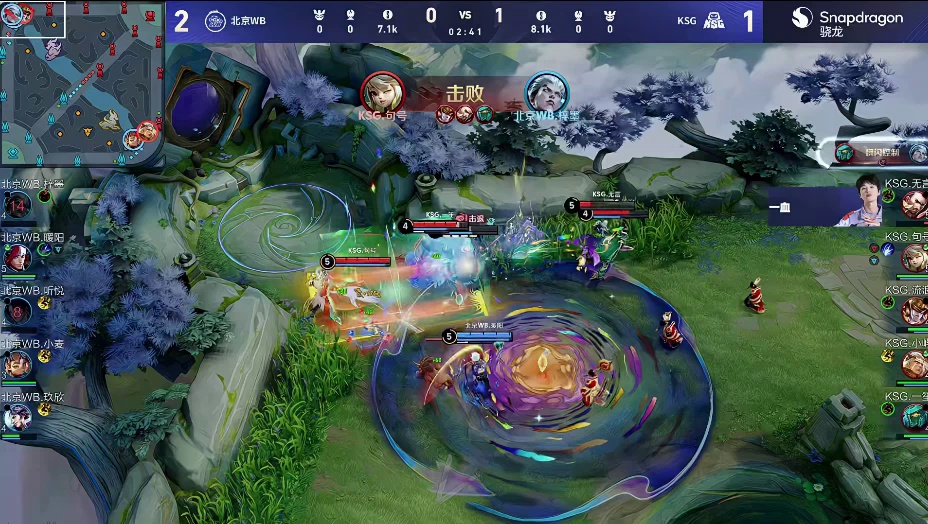The image size is (928, 524).
Task: Choose the KSG.句号 hero portrait
Action: (914, 258)
